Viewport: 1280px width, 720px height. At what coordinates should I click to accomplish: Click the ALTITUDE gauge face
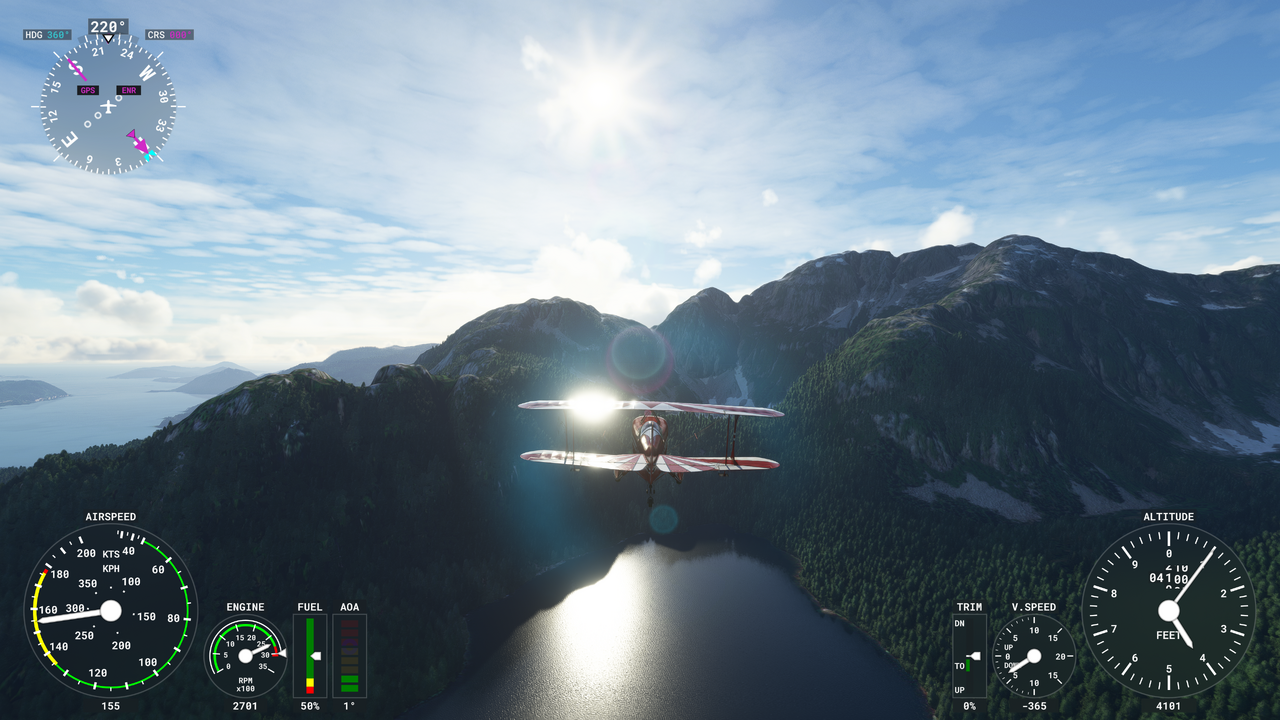[1168, 610]
